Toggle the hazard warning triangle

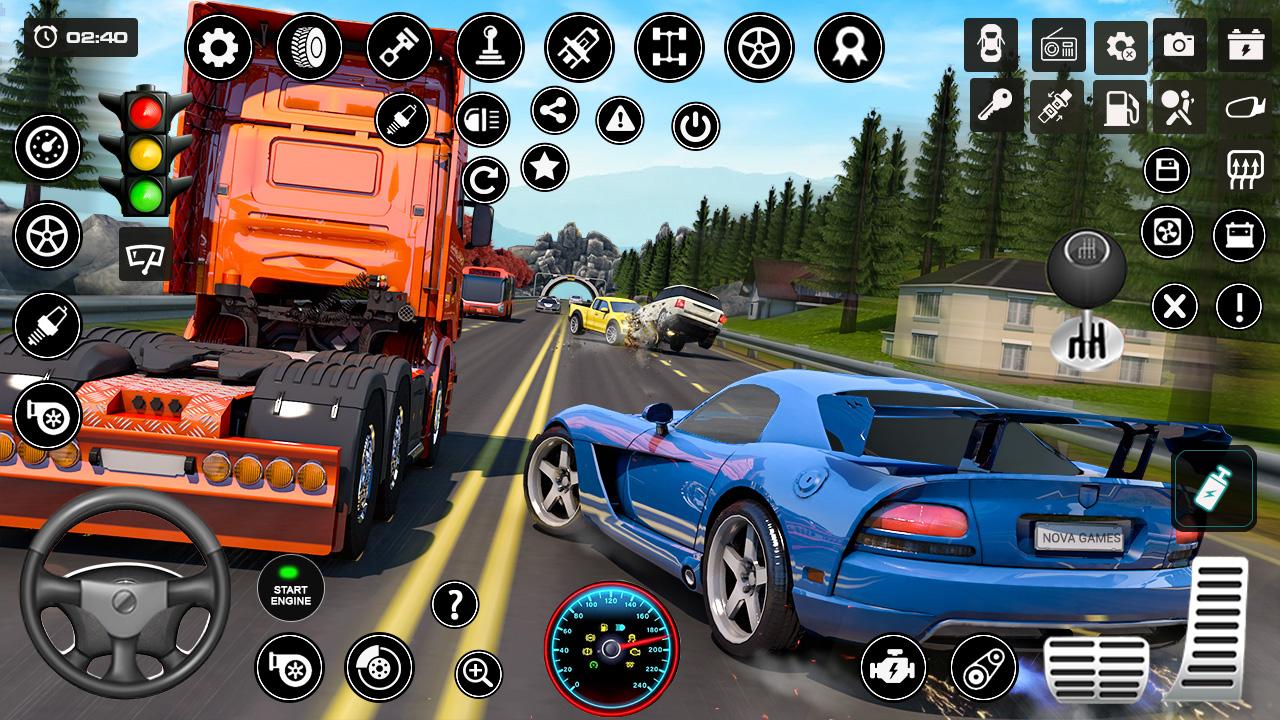pyautogui.click(x=620, y=121)
